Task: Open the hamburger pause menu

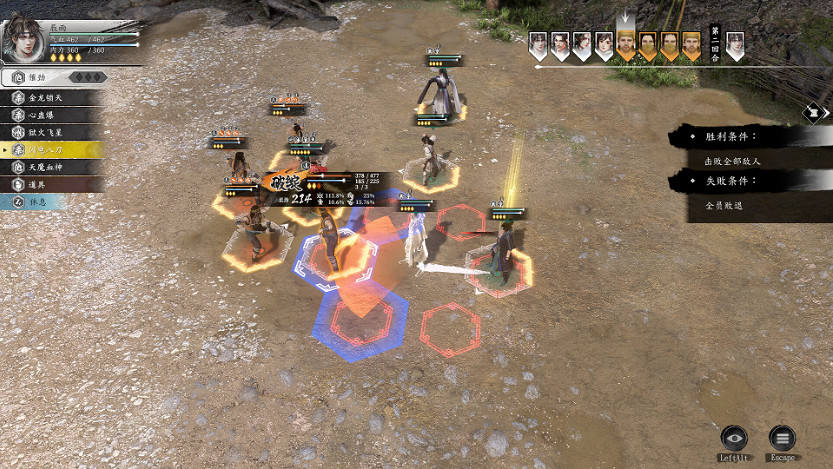Action: 782,437
